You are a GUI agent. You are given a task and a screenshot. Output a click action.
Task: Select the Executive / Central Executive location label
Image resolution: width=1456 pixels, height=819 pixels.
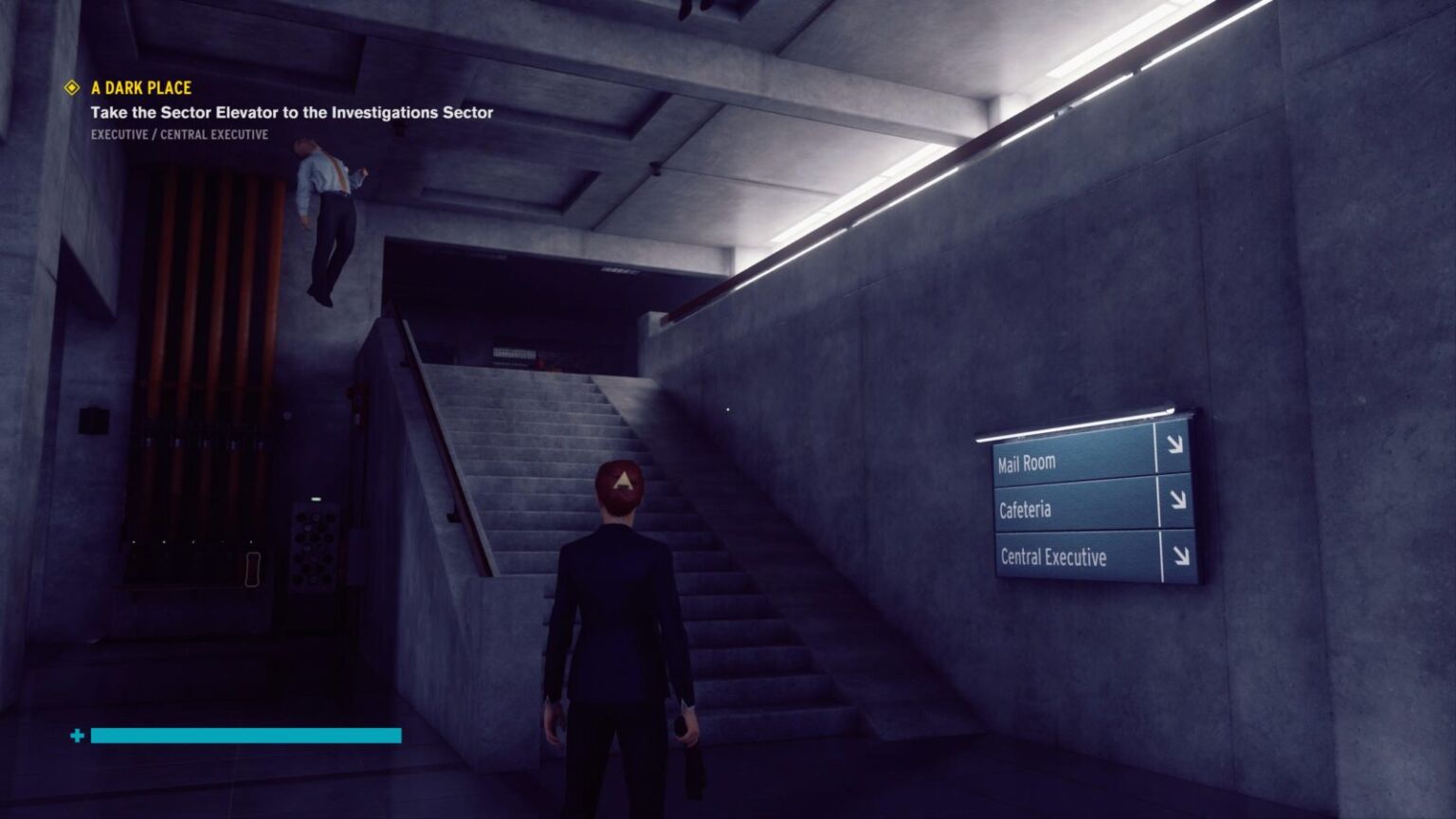tap(179, 135)
